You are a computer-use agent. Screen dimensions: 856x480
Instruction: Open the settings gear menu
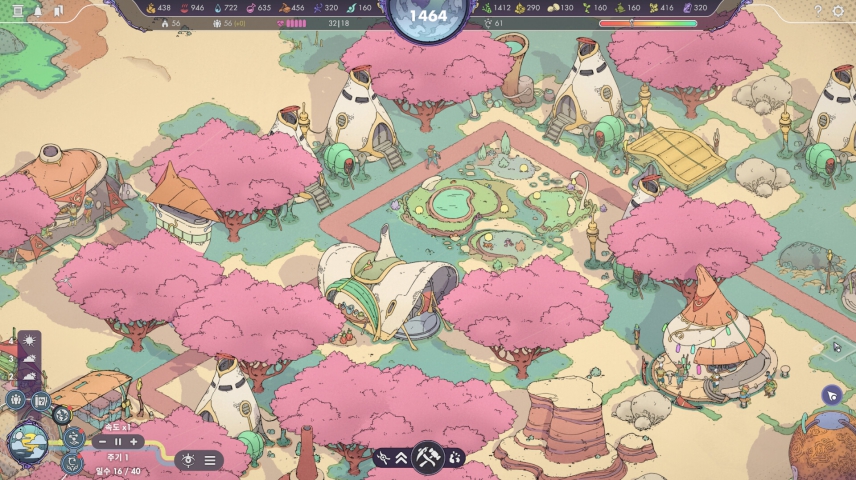(x=838, y=10)
